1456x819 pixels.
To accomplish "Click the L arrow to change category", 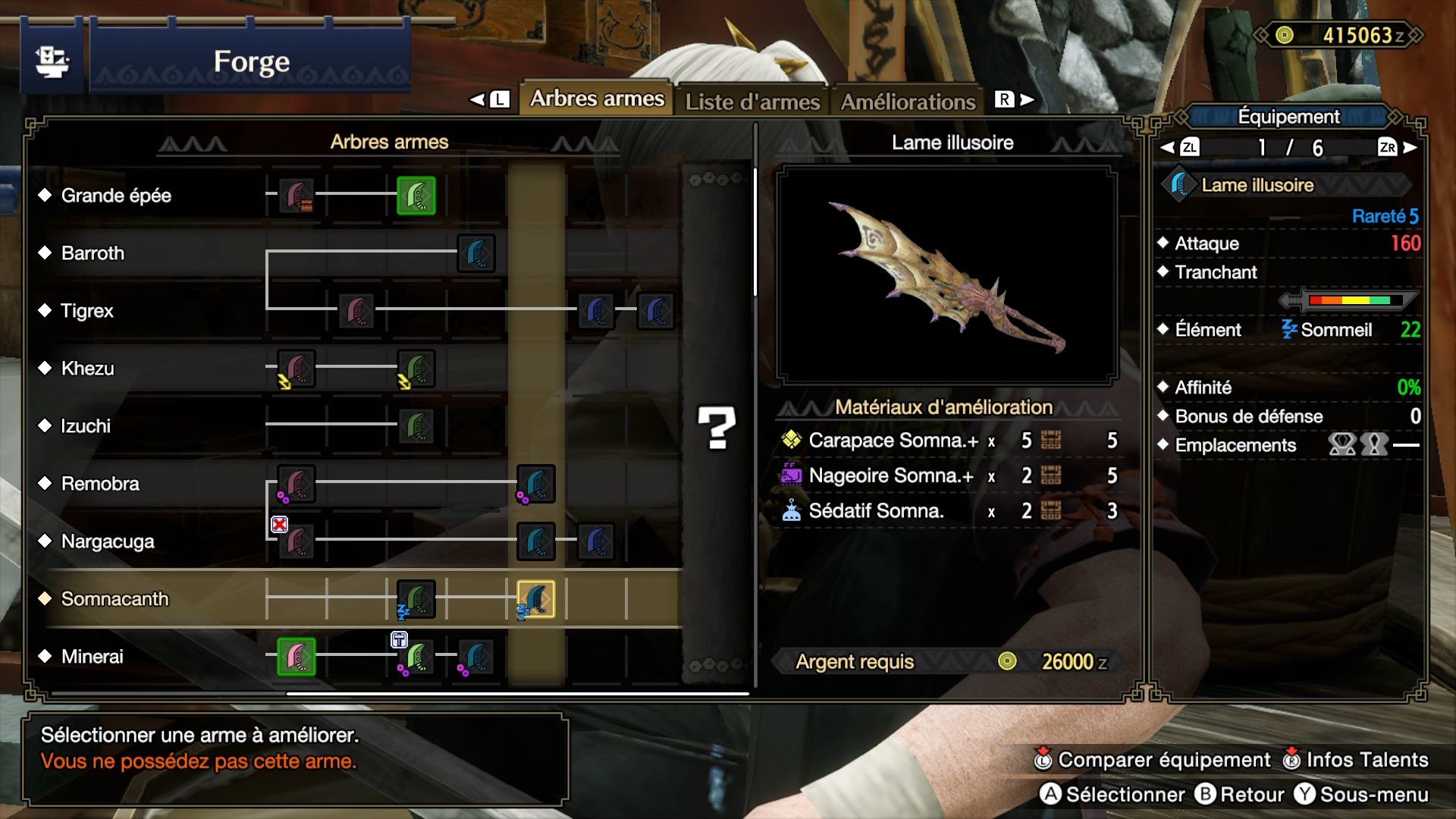I will (x=491, y=99).
